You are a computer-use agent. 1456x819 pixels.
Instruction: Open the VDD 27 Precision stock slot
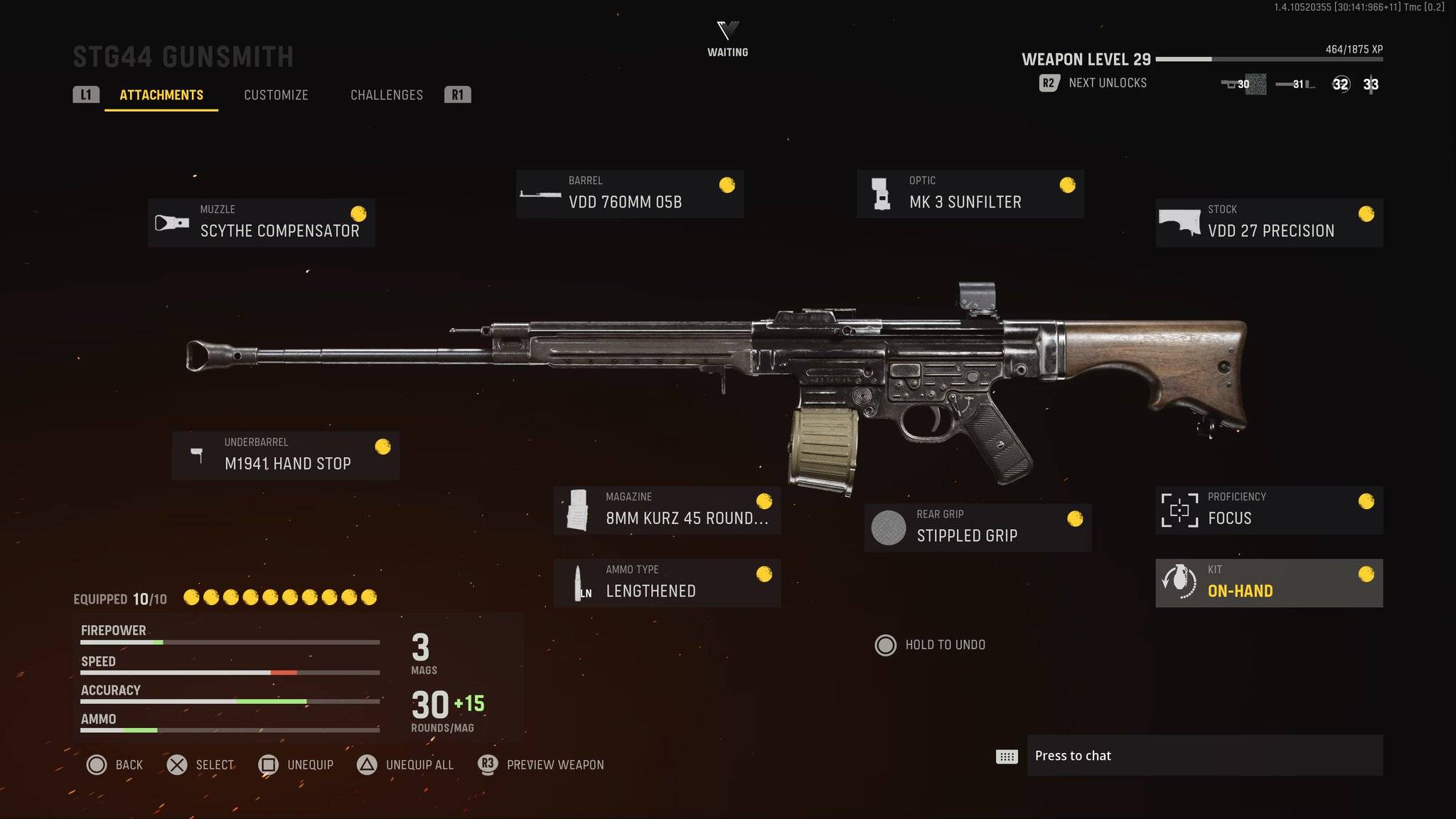(x=1270, y=222)
